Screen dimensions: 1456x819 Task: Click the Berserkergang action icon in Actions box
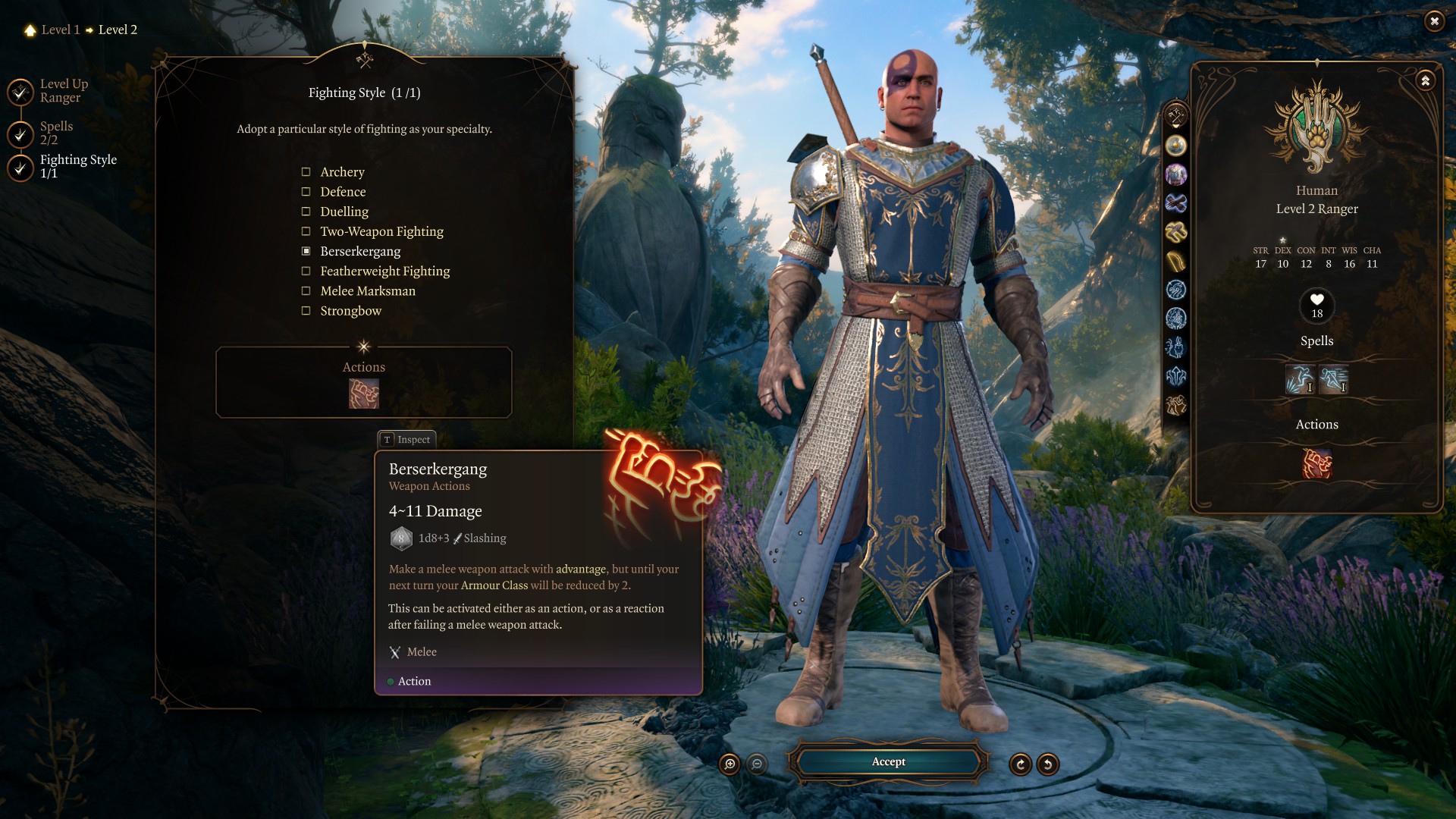point(364,394)
